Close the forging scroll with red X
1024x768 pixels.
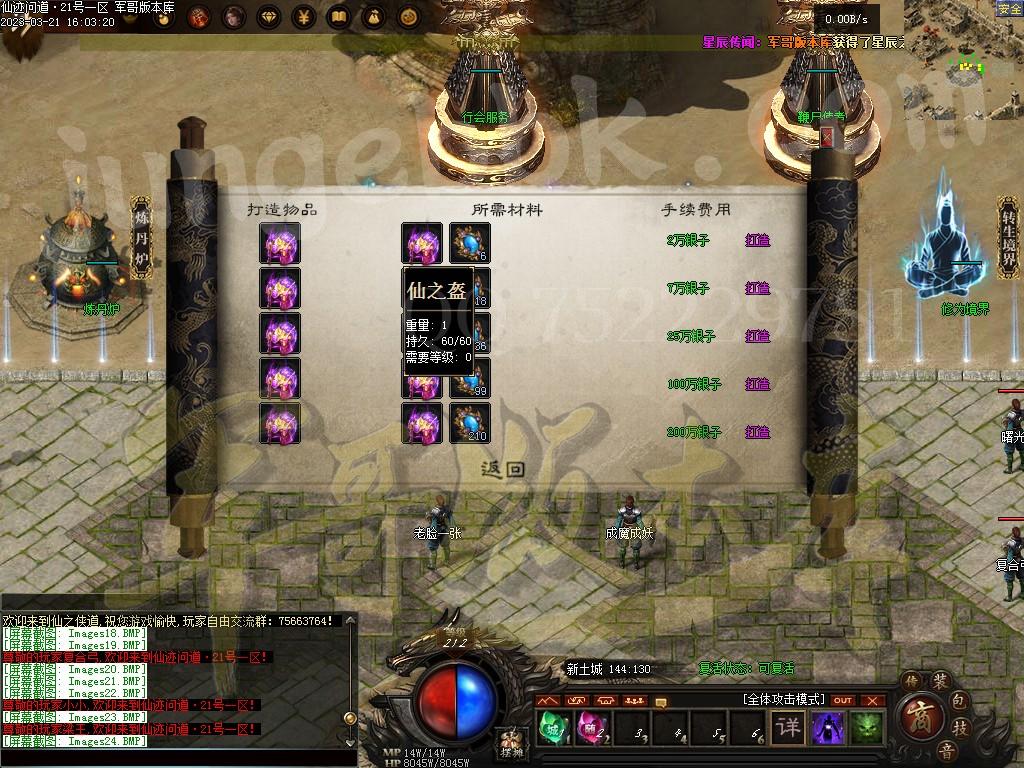(x=827, y=138)
